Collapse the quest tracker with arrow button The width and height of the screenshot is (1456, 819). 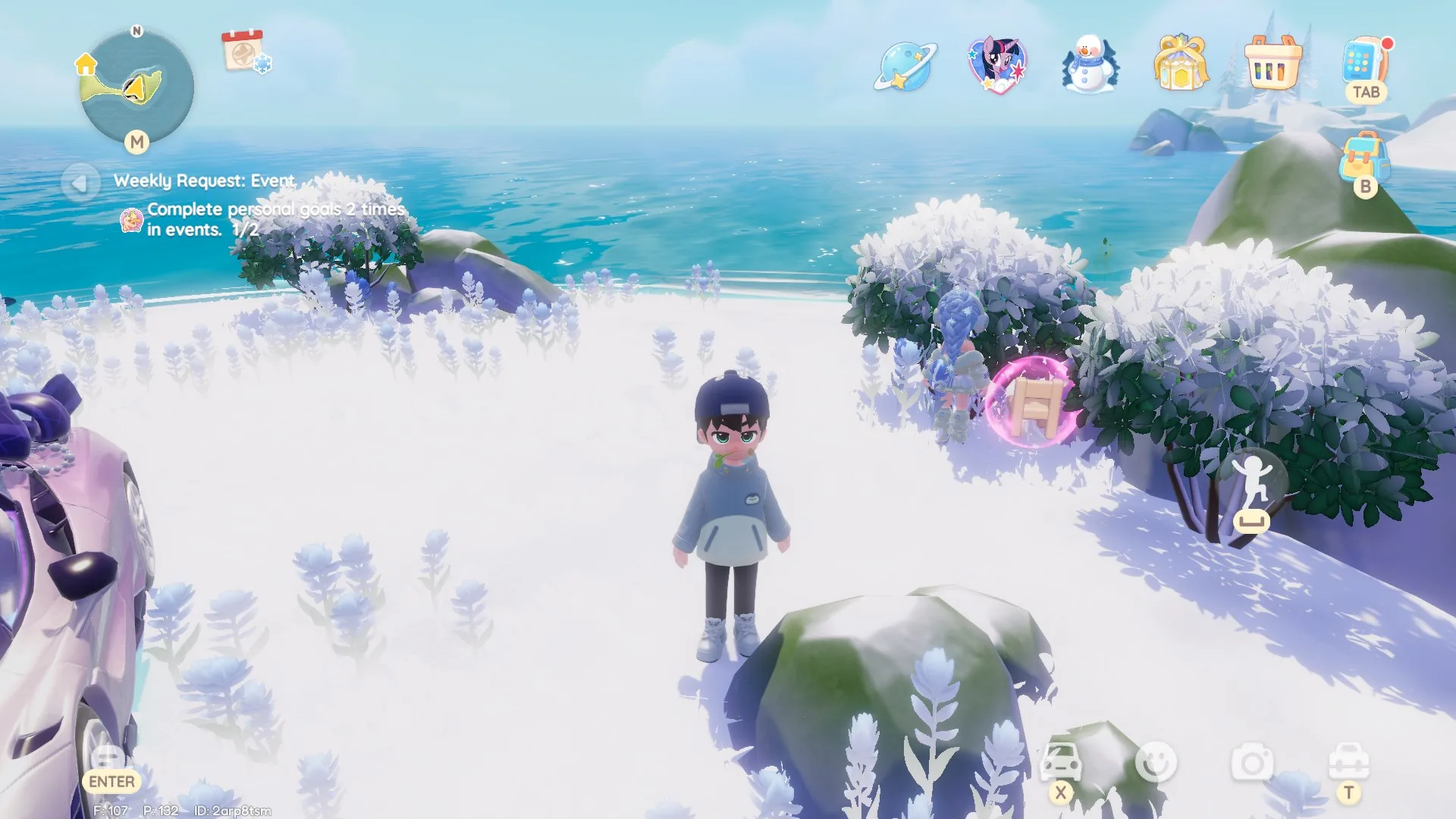click(x=79, y=183)
